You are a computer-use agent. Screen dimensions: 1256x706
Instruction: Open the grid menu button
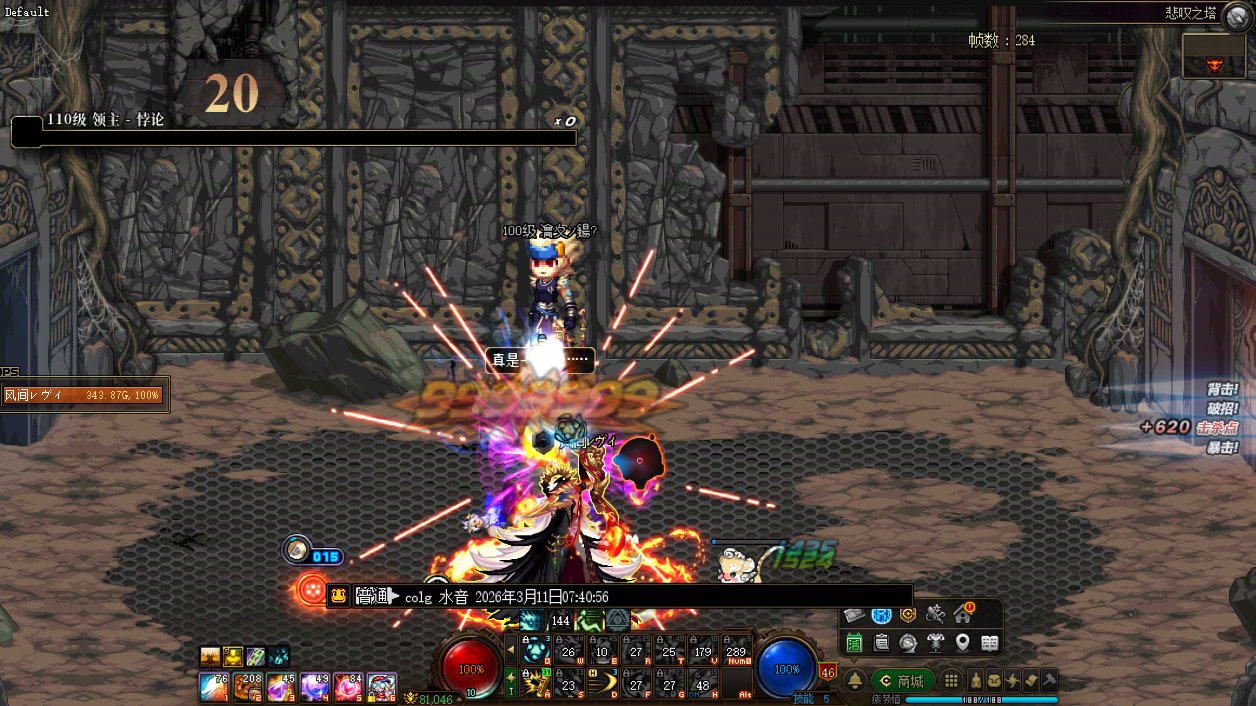click(x=951, y=681)
